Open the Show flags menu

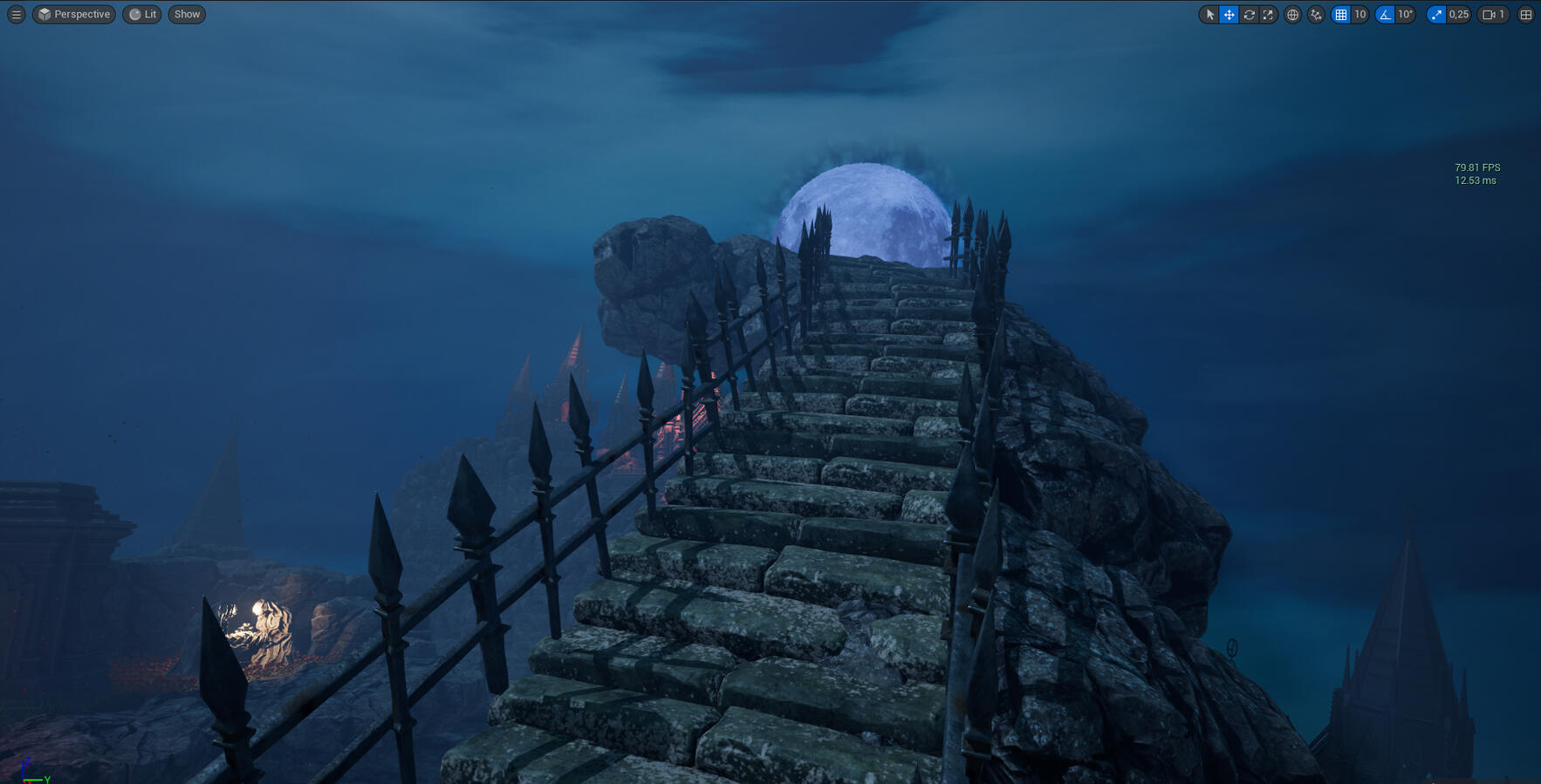(x=187, y=14)
